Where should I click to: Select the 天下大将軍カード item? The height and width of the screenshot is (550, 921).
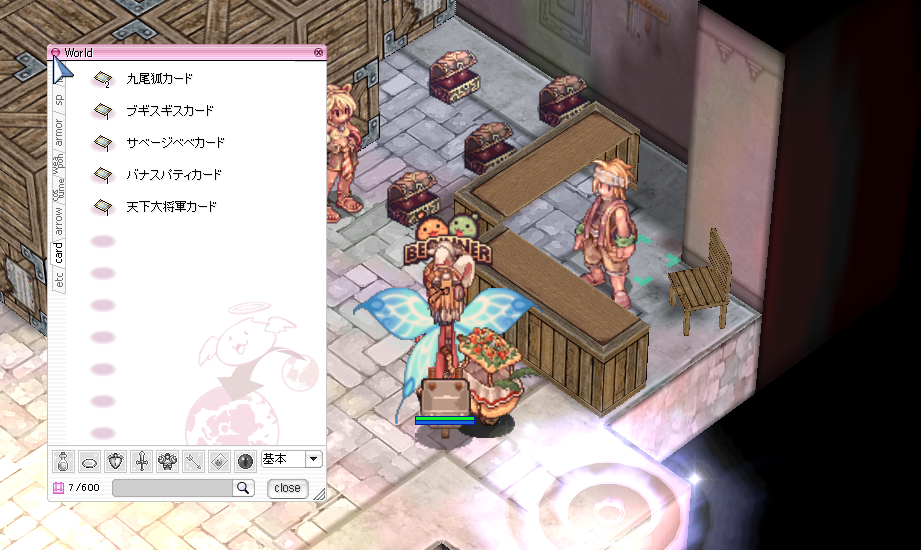pyautogui.click(x=171, y=207)
